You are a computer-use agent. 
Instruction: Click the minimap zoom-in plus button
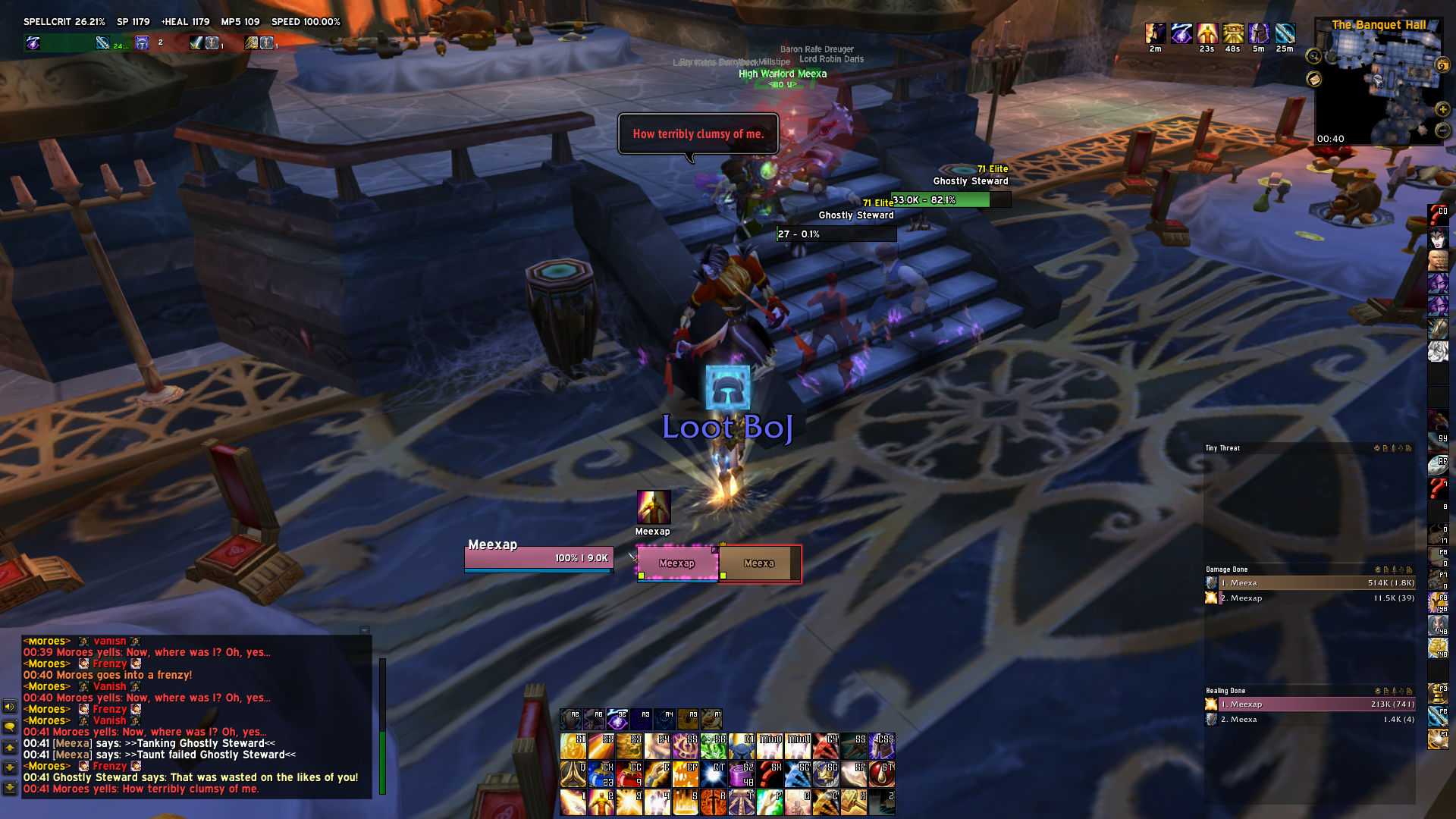pyautogui.click(x=1442, y=110)
